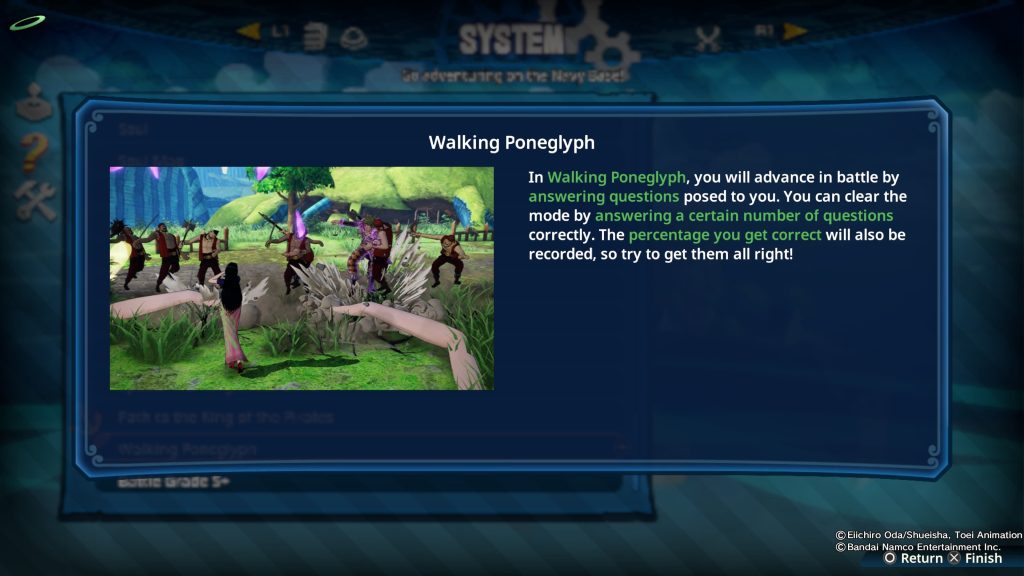Open the wrench and hammer settings icon
The image size is (1024, 576).
click(x=35, y=200)
